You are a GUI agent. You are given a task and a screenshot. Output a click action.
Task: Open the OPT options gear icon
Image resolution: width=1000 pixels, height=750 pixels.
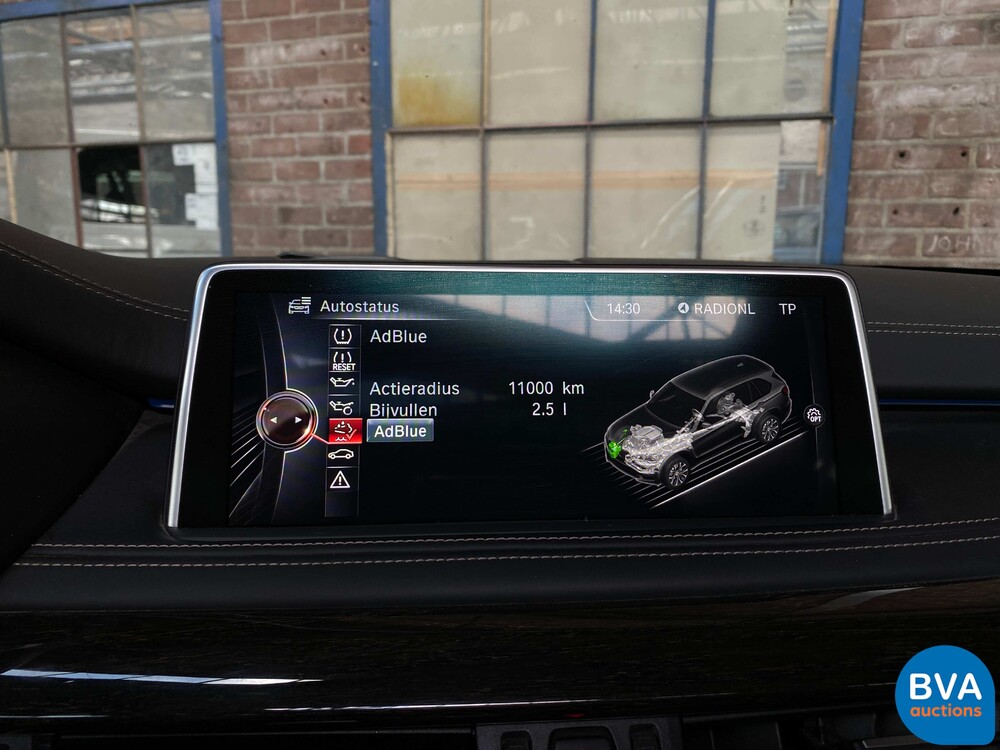[815, 413]
